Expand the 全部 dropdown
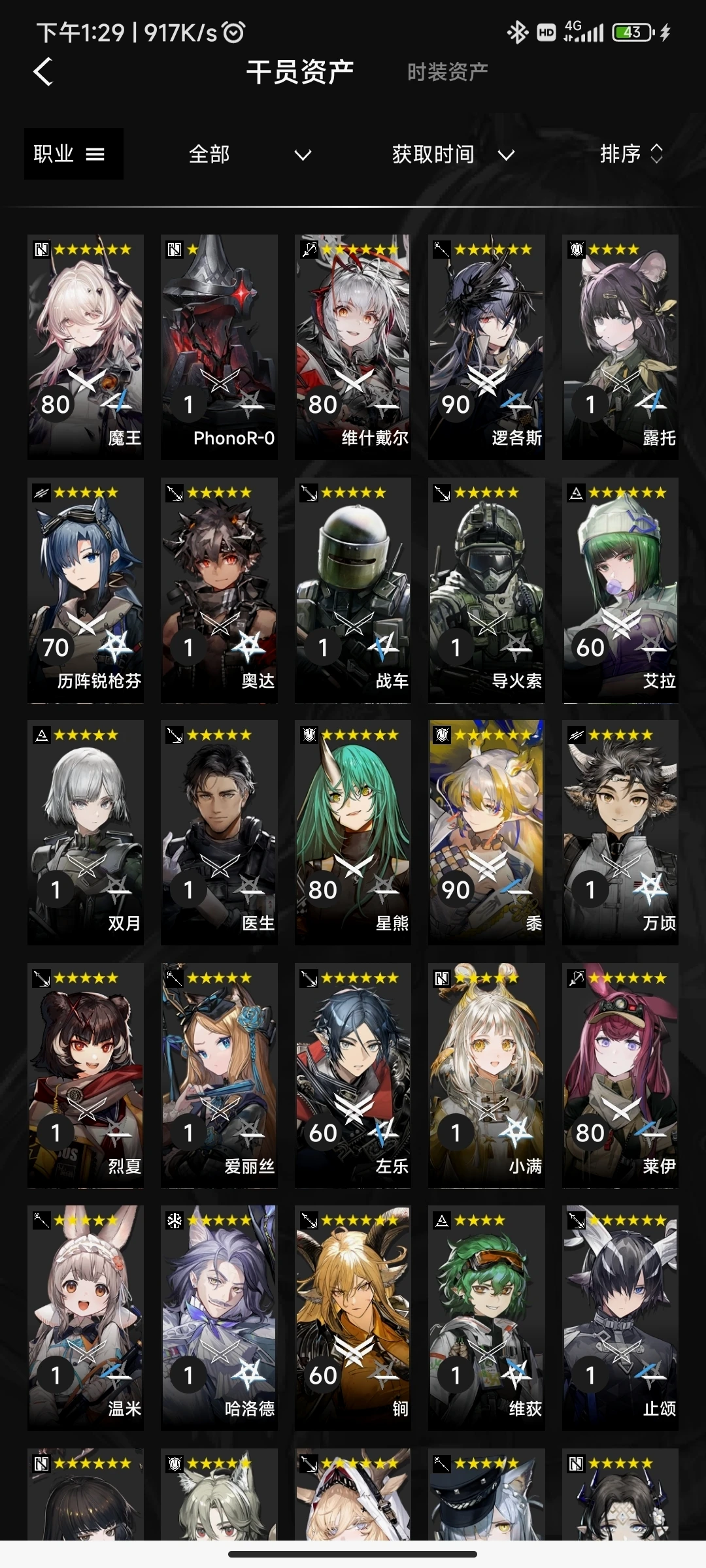Viewport: 706px width, 1568px height. pyautogui.click(x=248, y=155)
